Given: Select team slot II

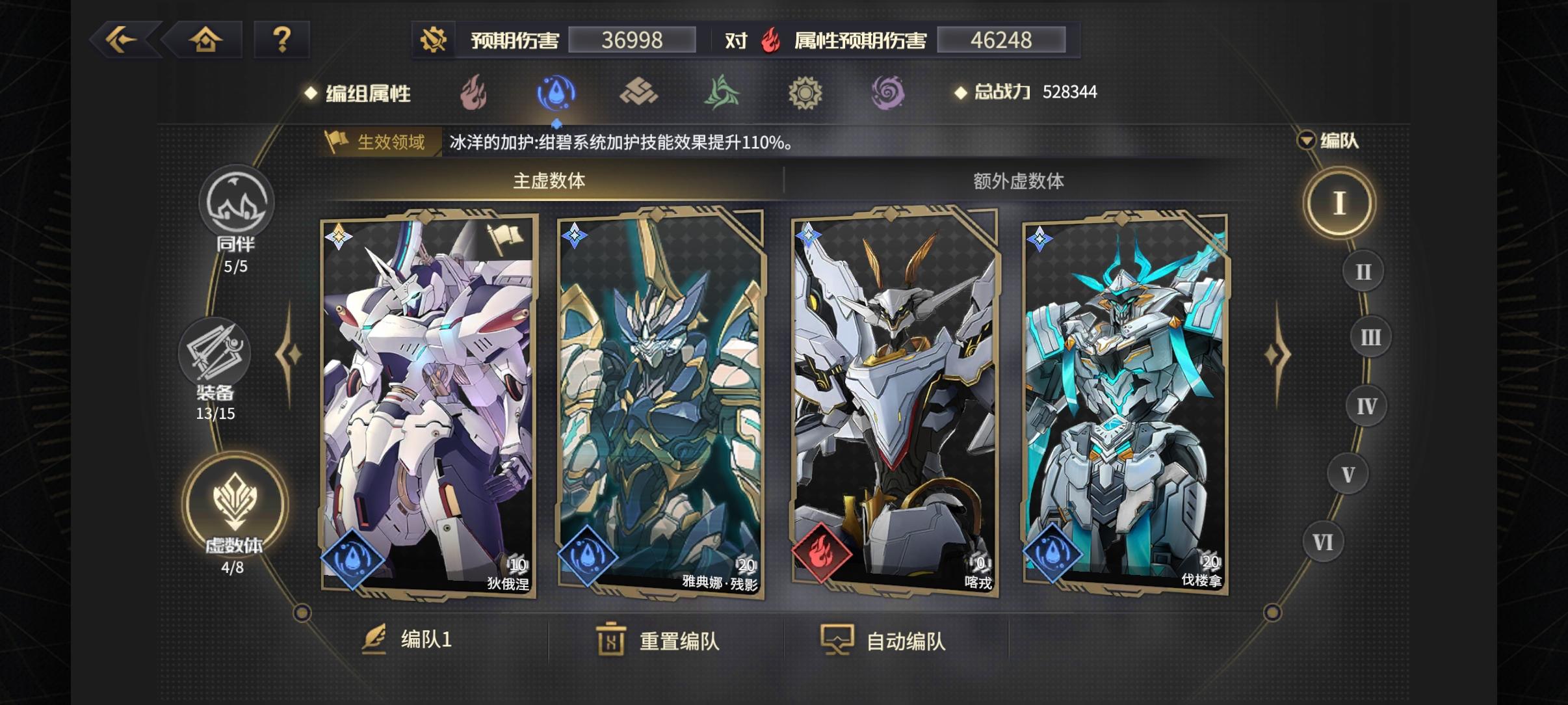Looking at the screenshot, I should point(1365,272).
